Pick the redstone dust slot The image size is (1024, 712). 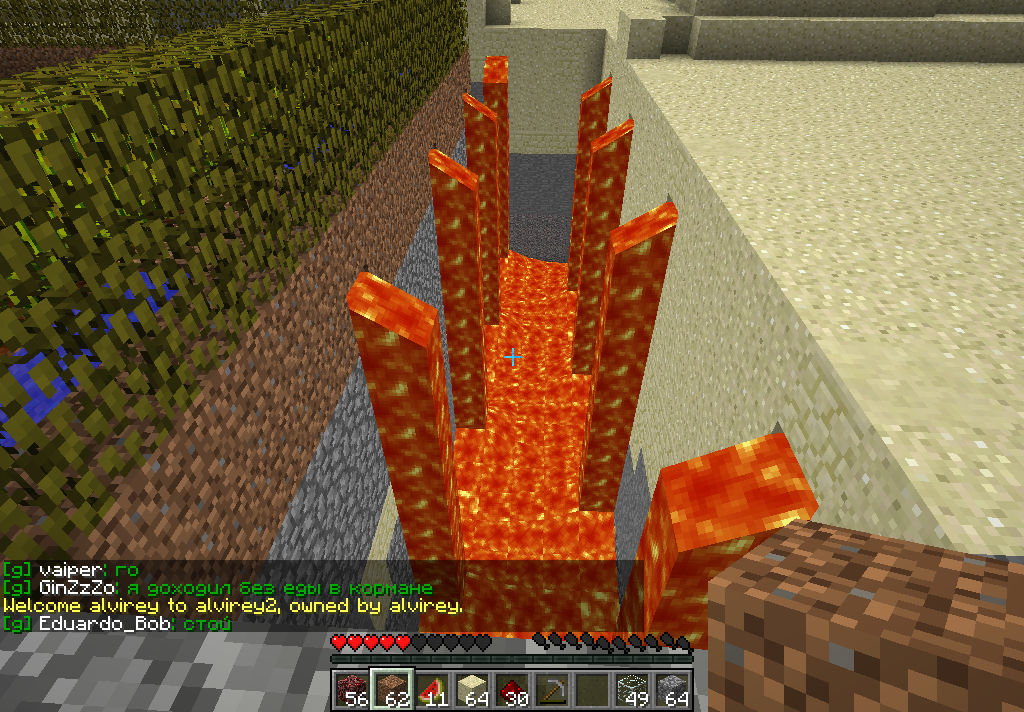(511, 690)
